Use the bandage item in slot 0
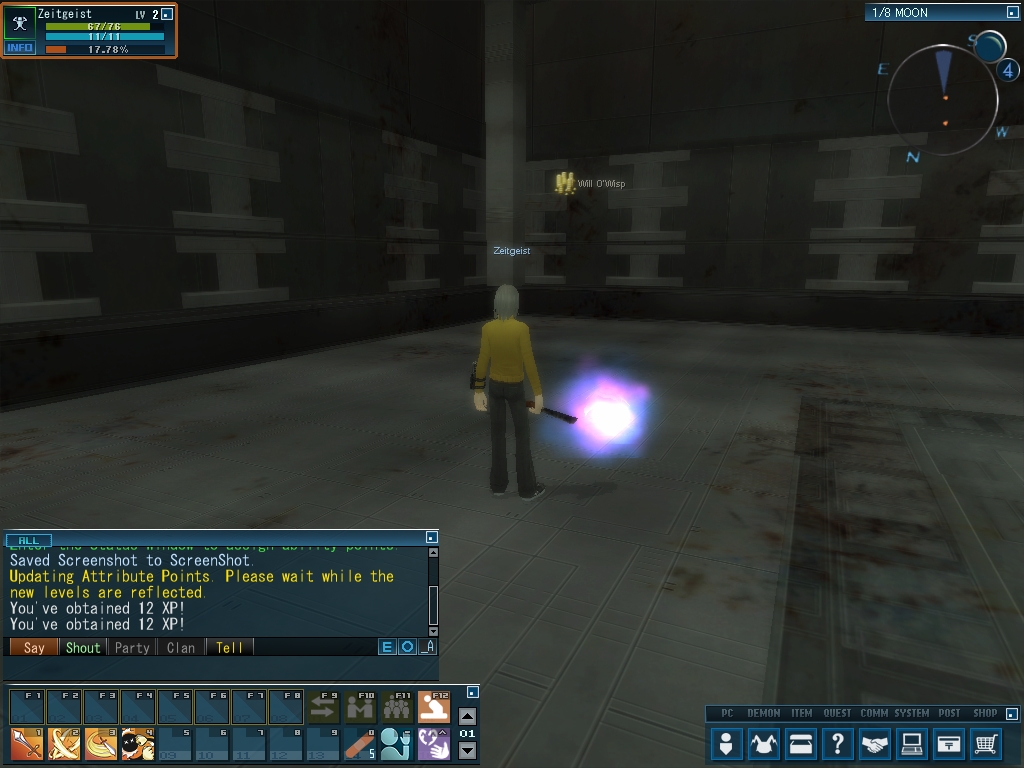The image size is (1024, 768). (360, 744)
